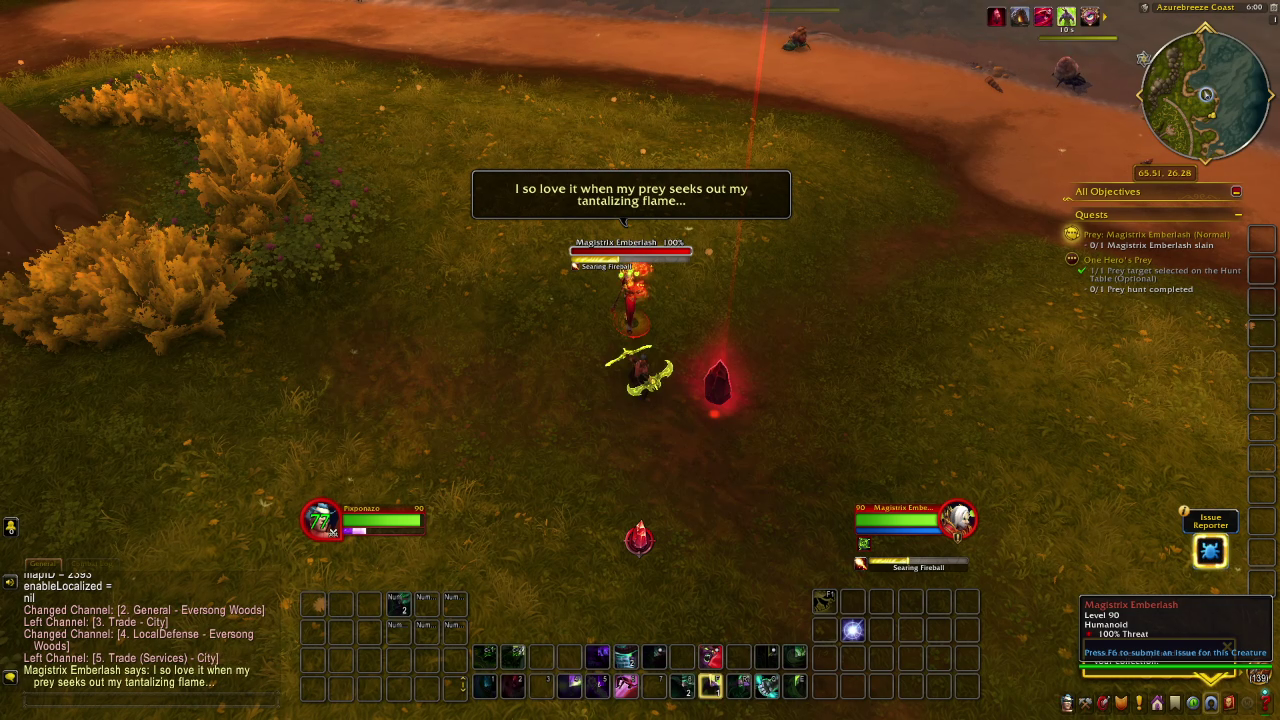Viewport: 1280px width, 720px height.
Task: Click the Azurebreeze Coast minimap
Action: 1205,96
